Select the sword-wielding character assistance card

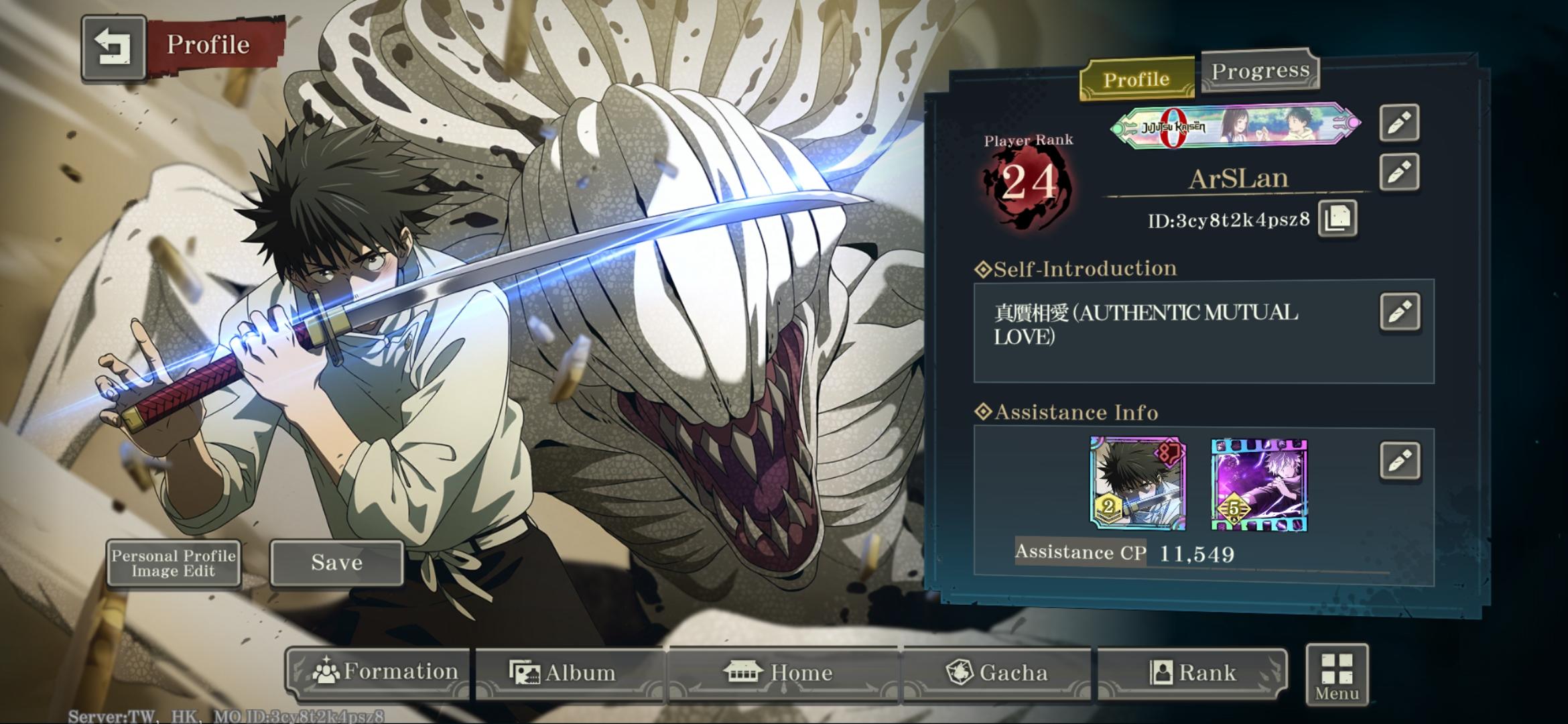tap(1138, 483)
